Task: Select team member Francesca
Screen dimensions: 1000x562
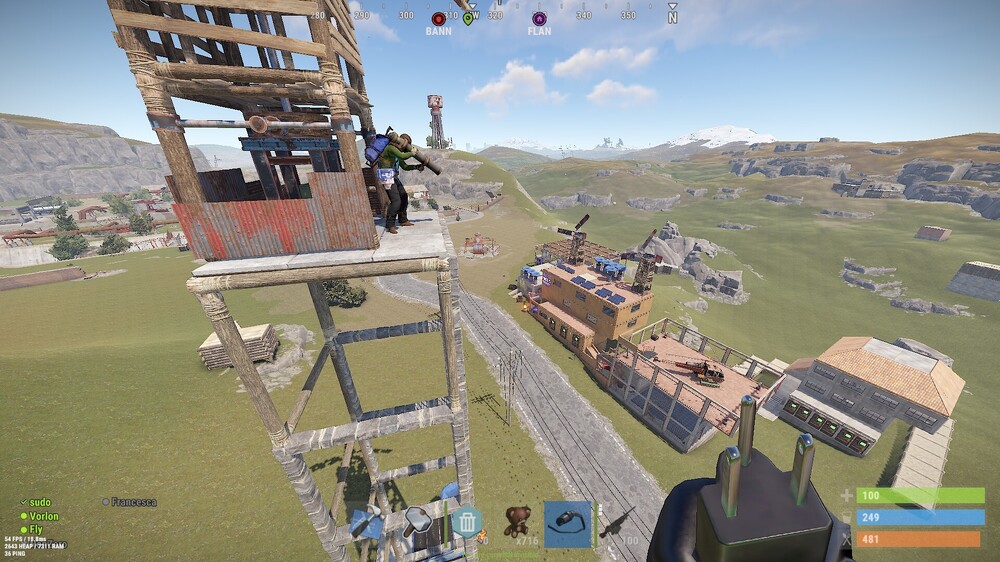Action: [133, 502]
